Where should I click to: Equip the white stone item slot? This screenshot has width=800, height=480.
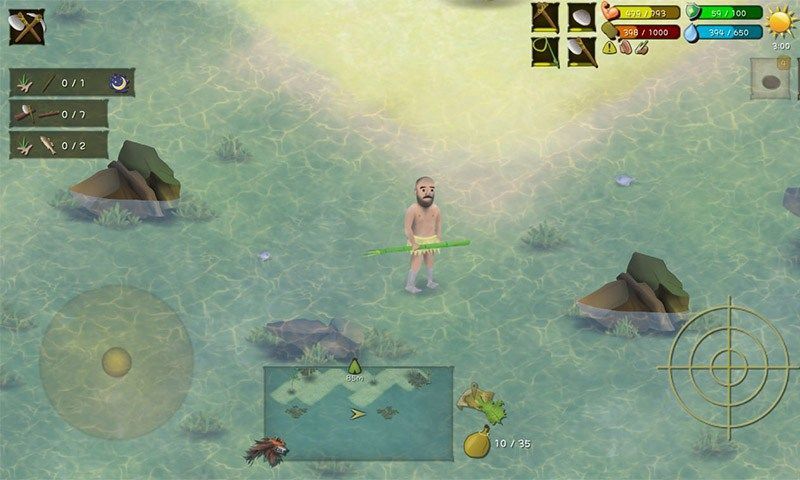582,18
